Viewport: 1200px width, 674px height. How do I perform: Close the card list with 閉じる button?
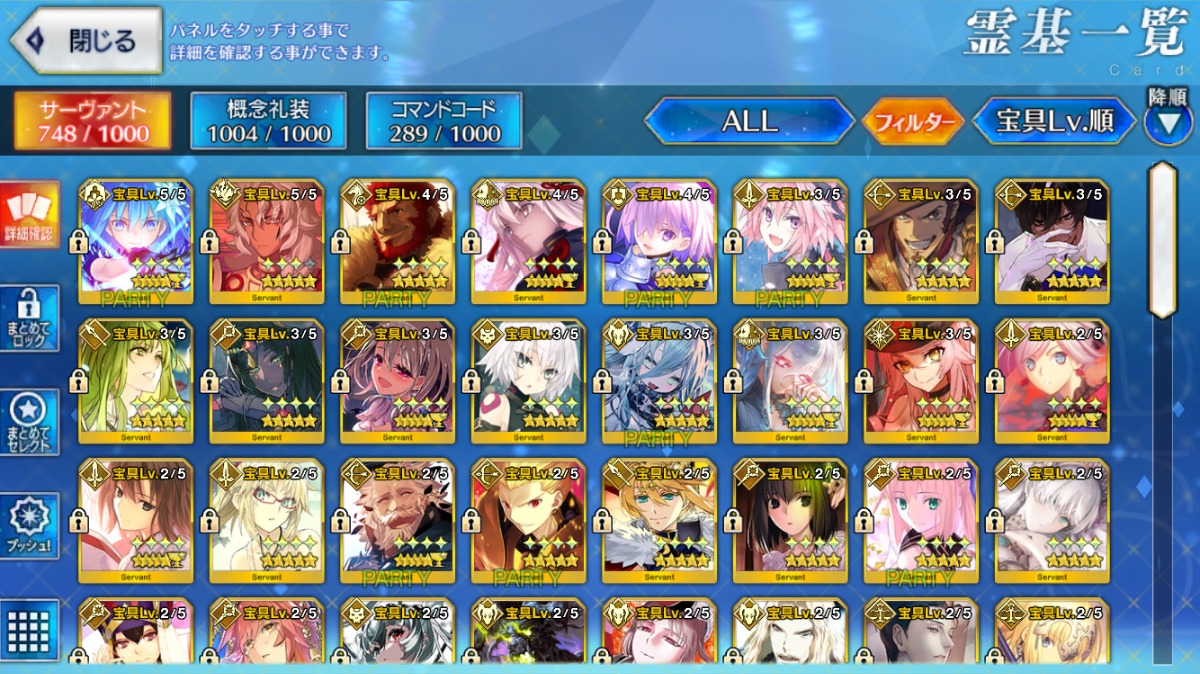(86, 41)
